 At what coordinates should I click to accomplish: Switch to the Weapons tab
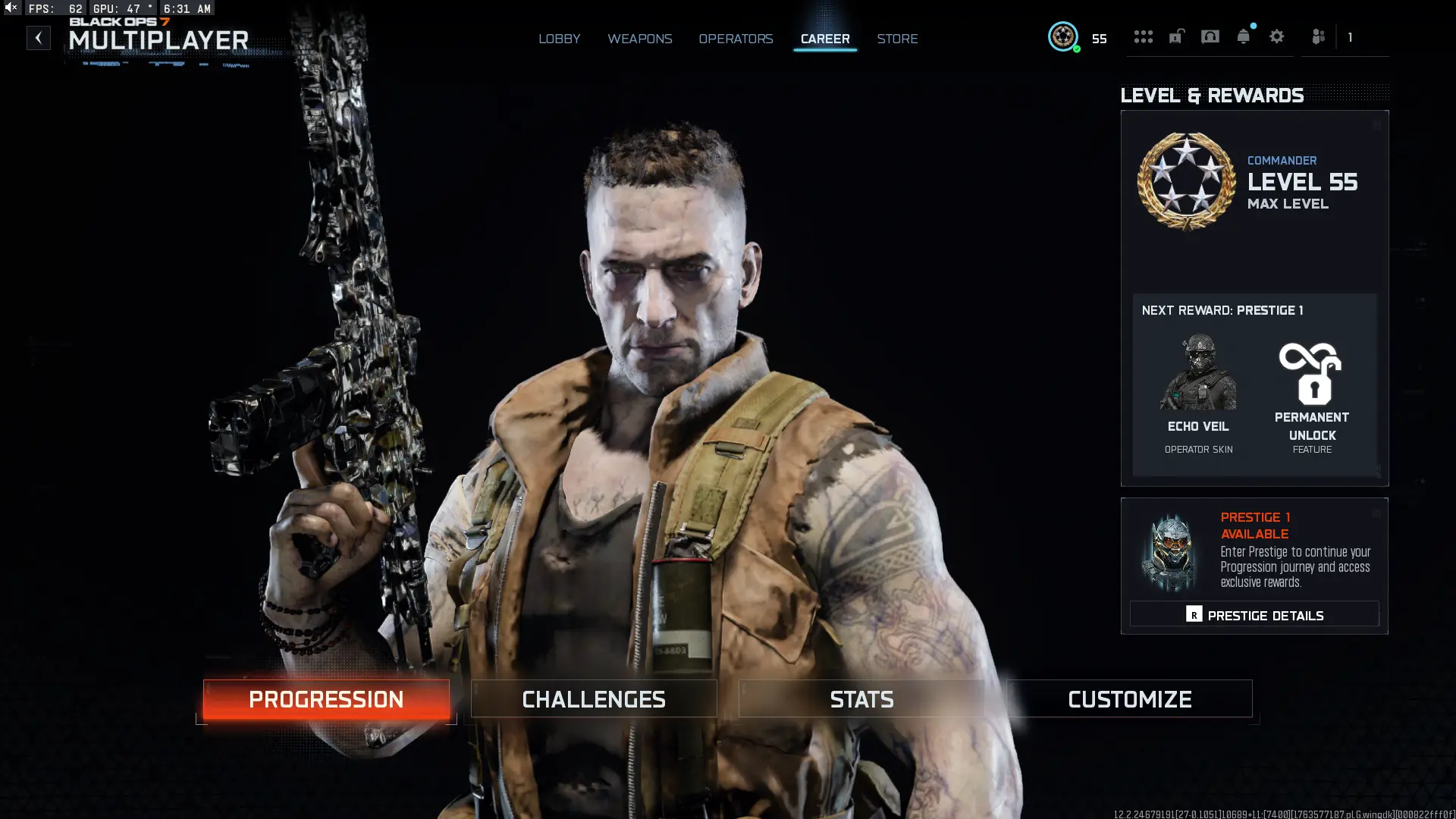pos(639,39)
